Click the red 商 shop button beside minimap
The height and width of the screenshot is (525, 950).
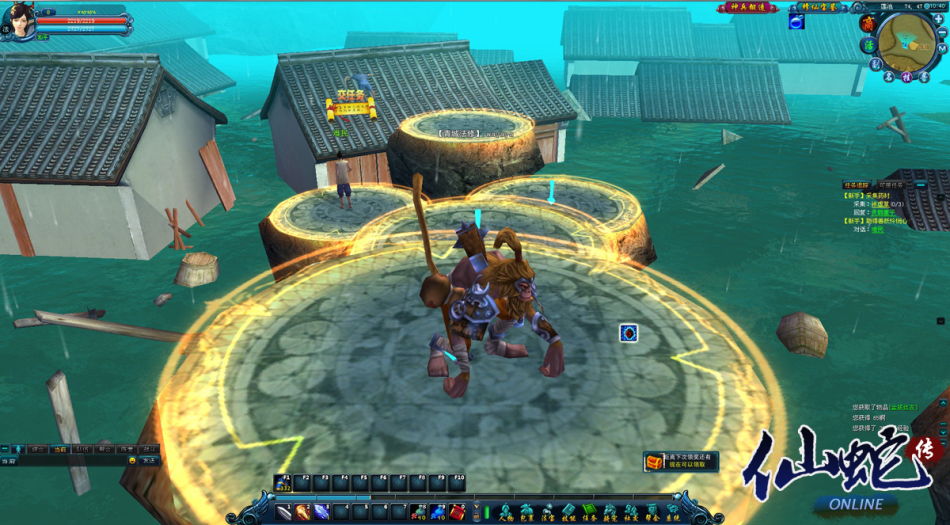pyautogui.click(x=866, y=23)
